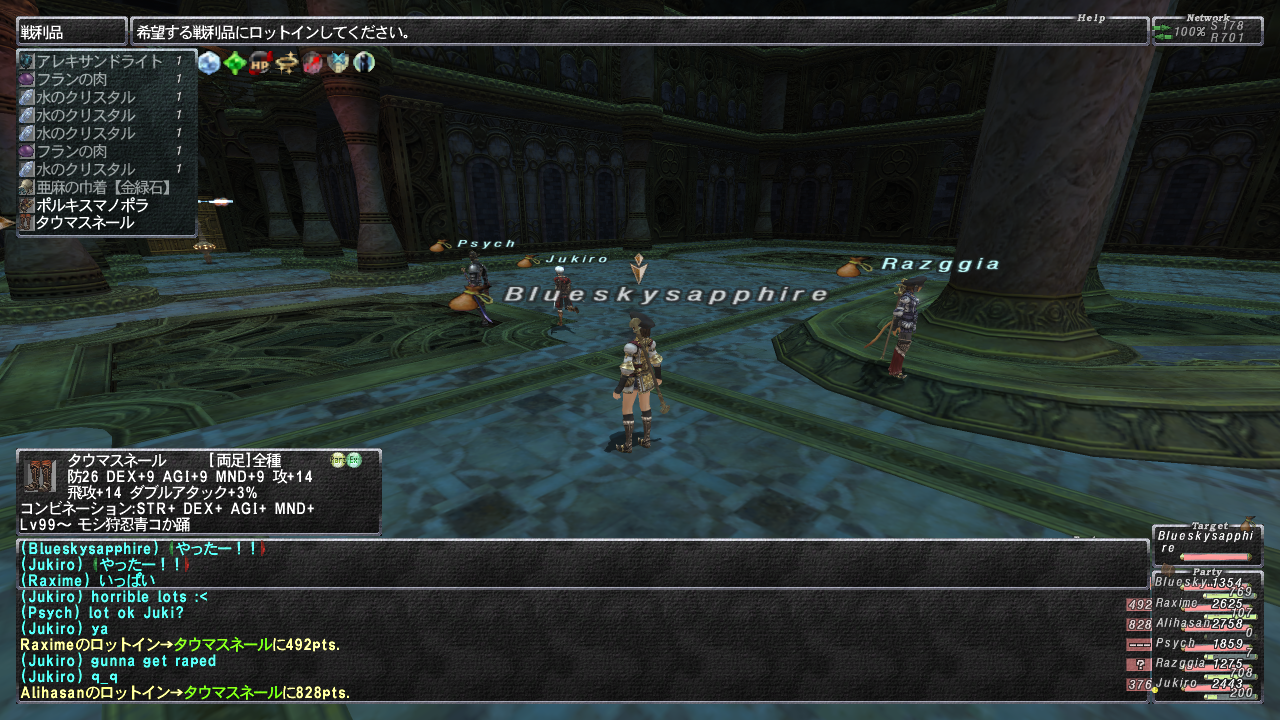This screenshot has height=720, width=1280.
Task: Click the blue-winged shield status icon
Action: coord(339,63)
